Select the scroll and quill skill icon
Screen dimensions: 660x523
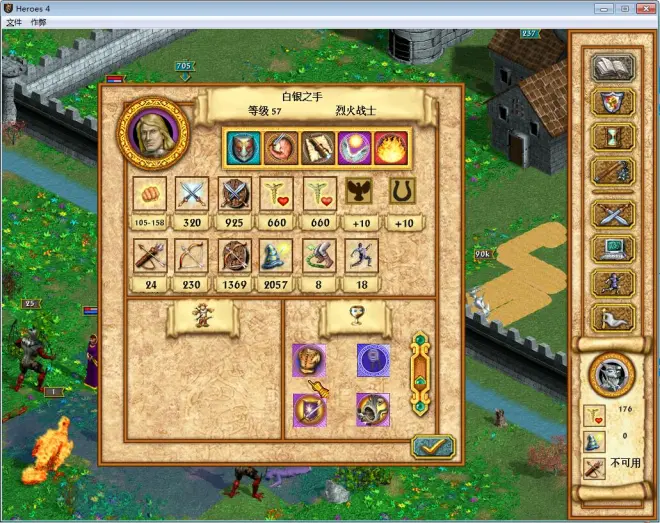(x=318, y=147)
